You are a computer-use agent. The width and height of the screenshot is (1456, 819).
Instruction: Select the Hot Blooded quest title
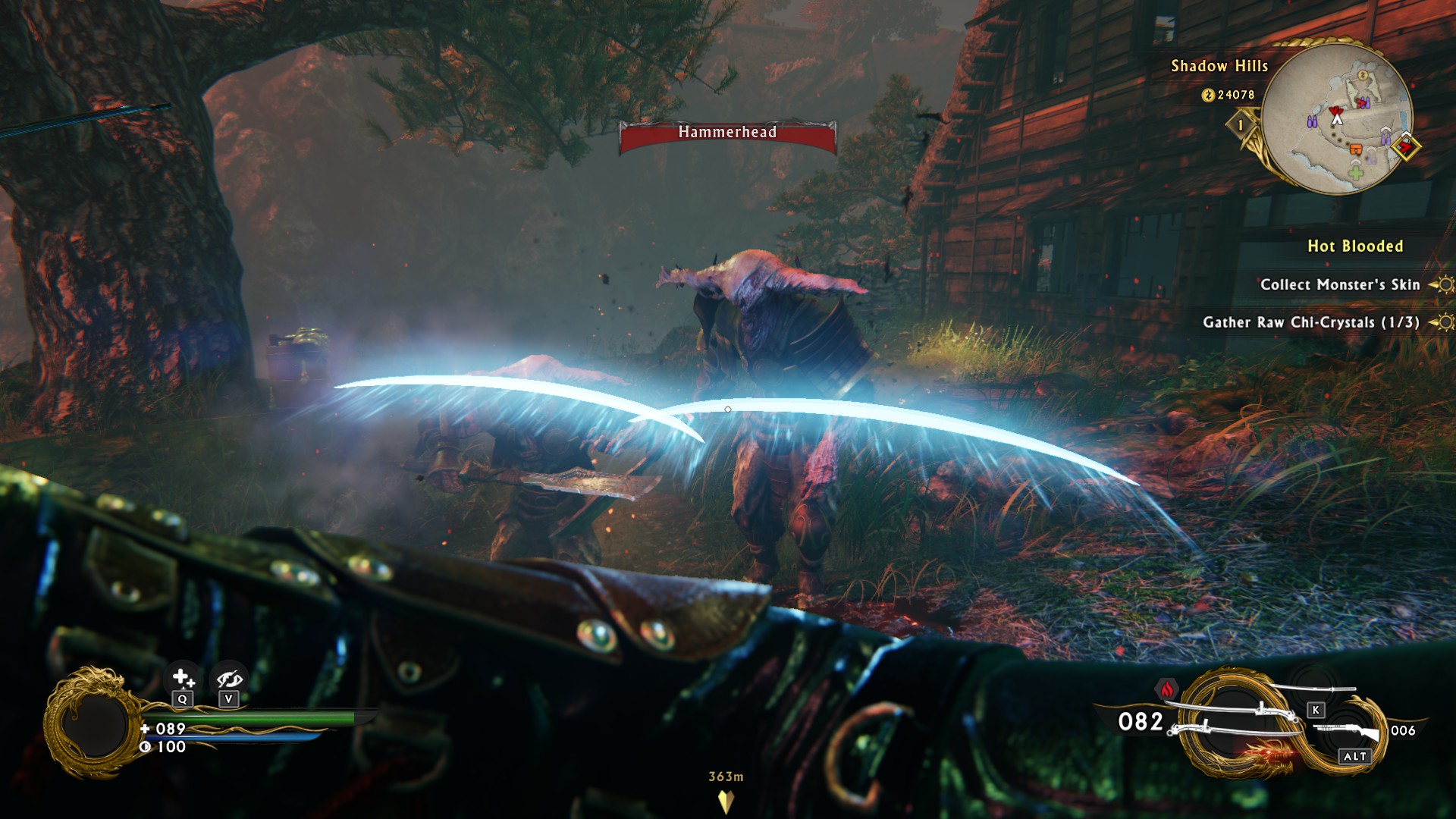tap(1355, 246)
